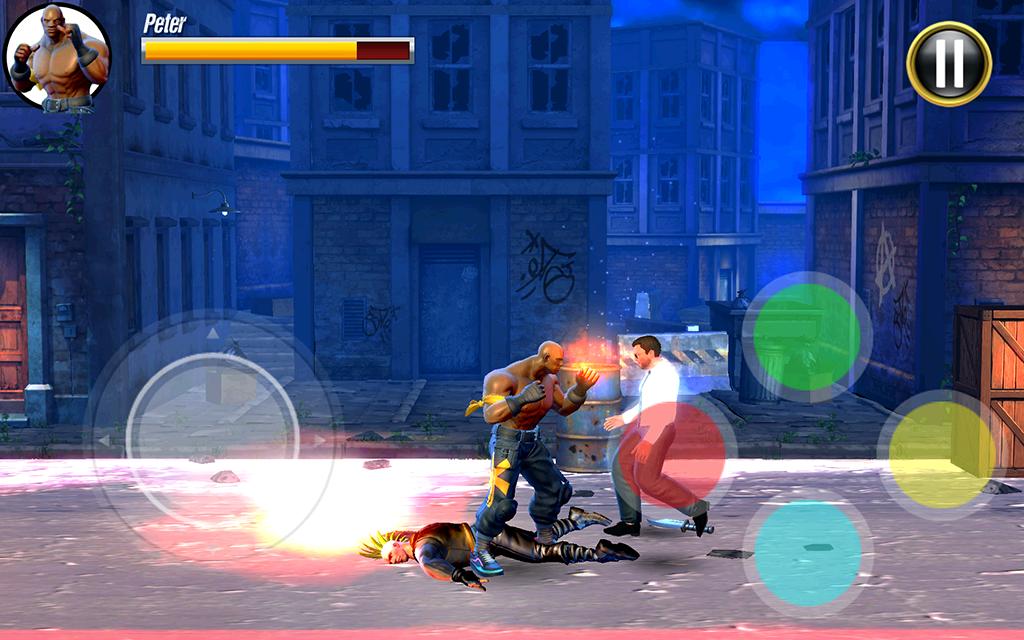Pause the game with the gold button
Image resolution: width=1024 pixels, height=640 pixels.
(x=948, y=63)
